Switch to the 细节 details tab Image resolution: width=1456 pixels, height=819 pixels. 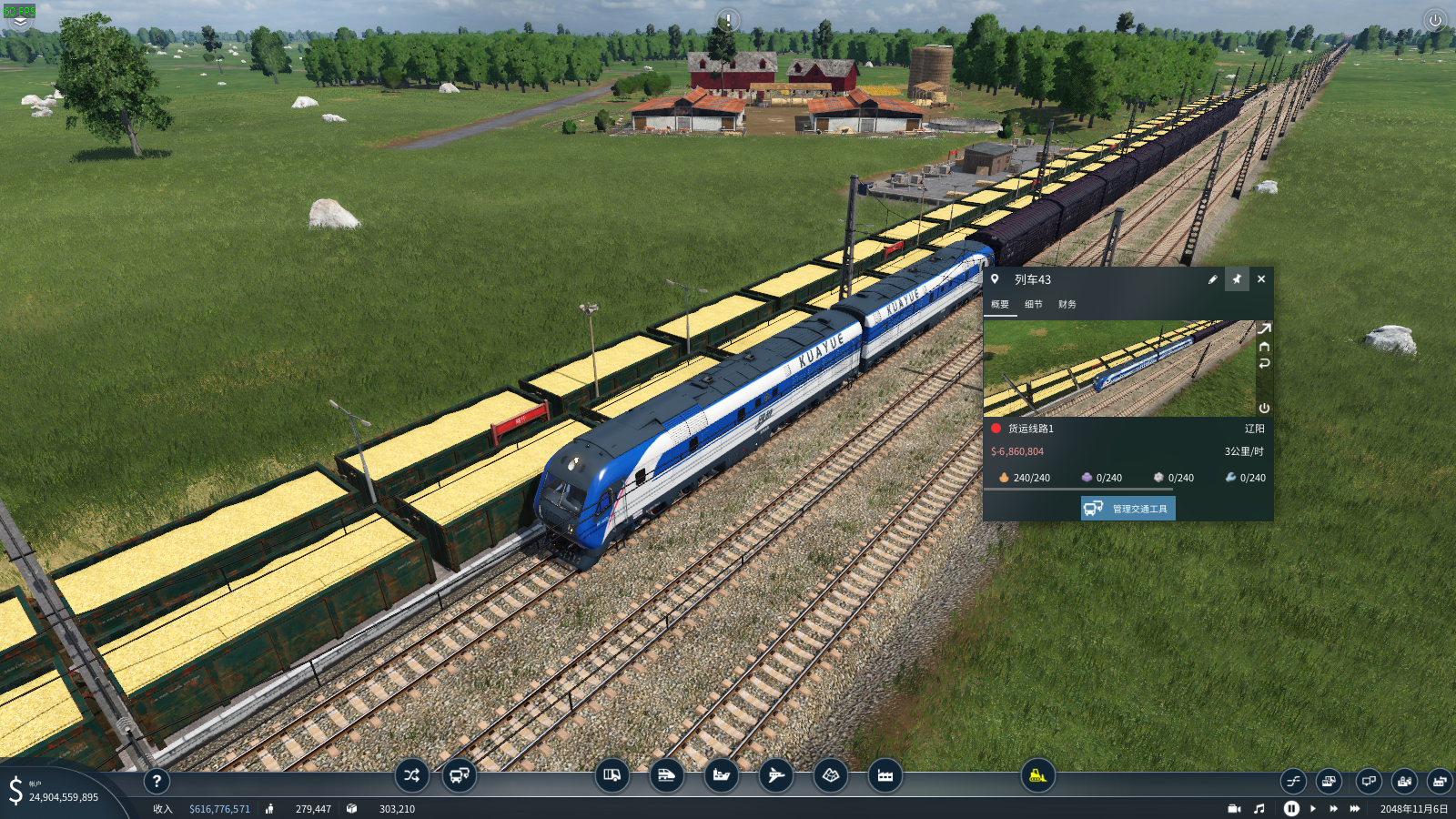(x=1034, y=305)
